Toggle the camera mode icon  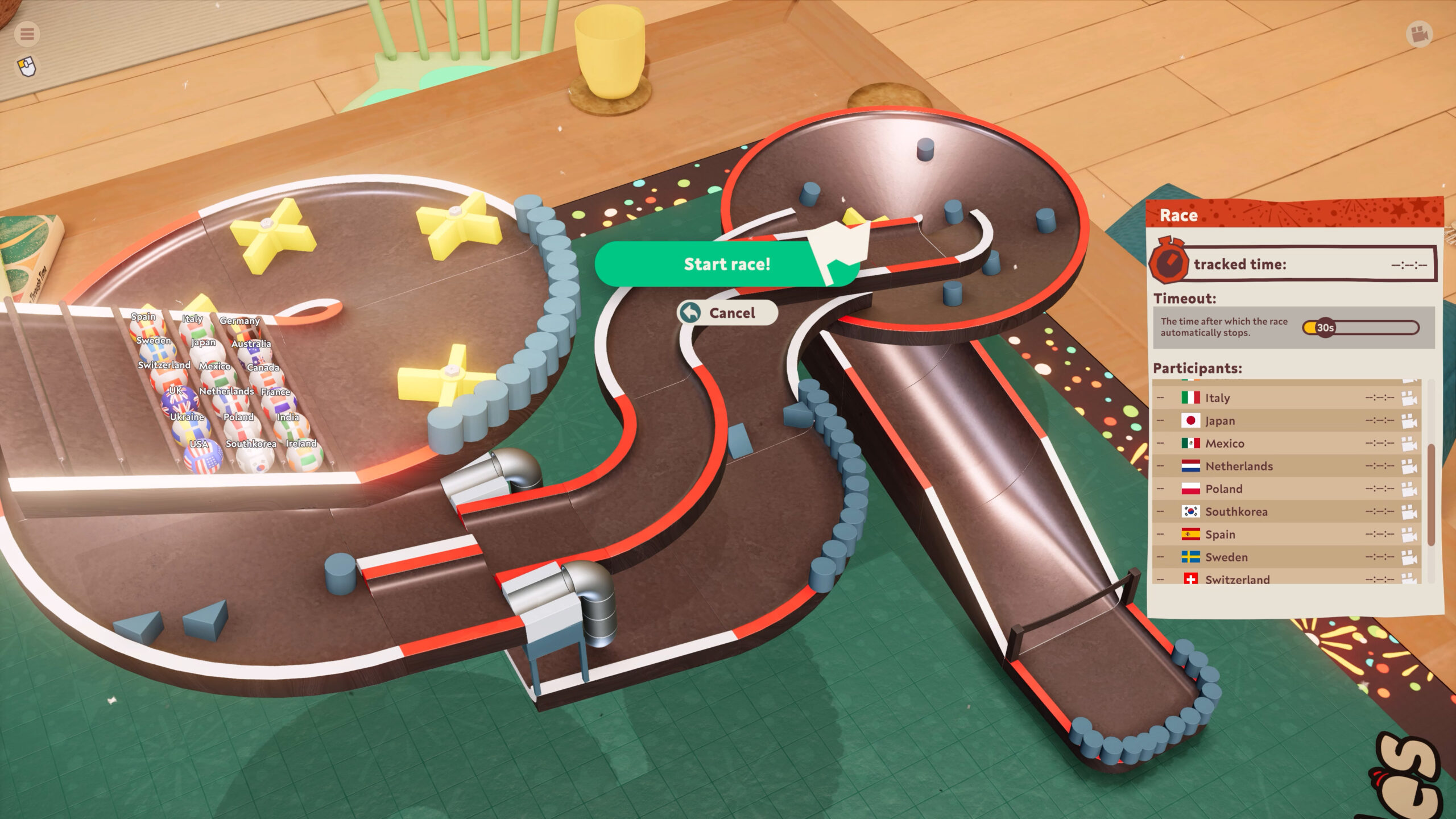click(1419, 34)
